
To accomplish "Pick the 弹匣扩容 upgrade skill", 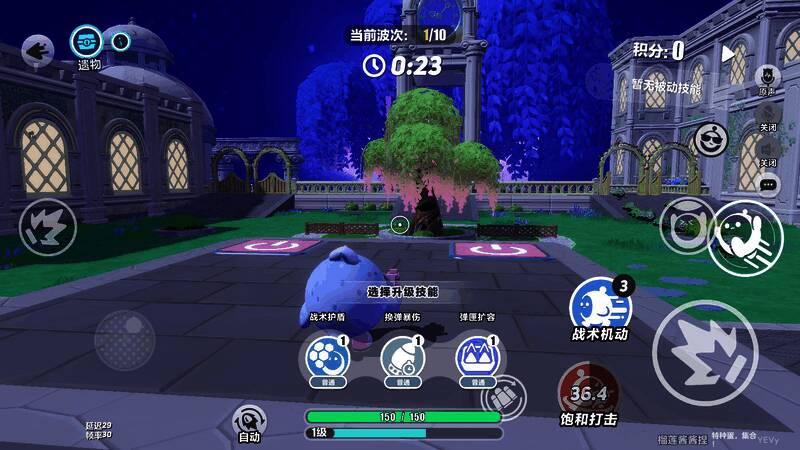I will click(x=476, y=358).
